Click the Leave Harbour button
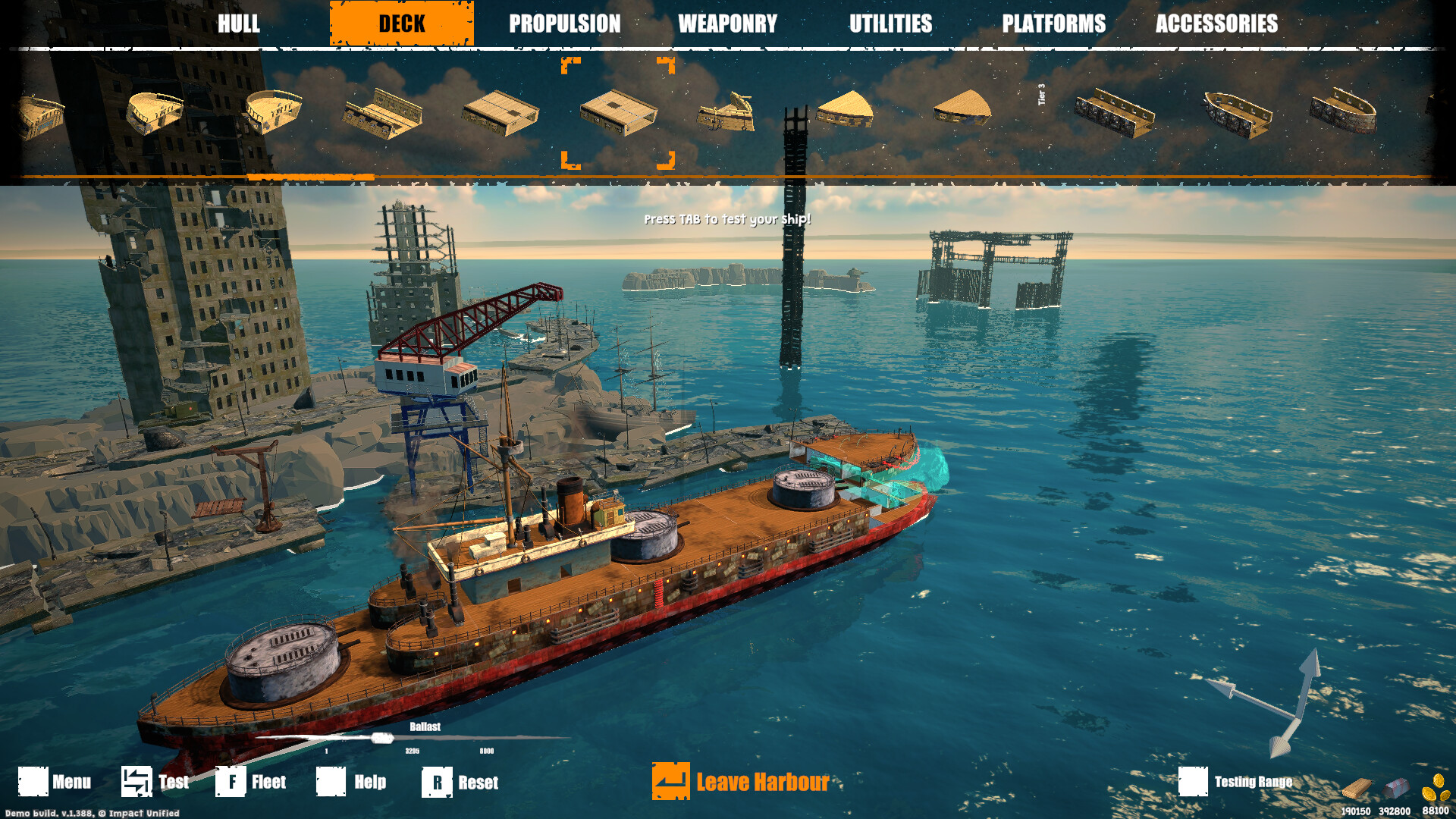1456x819 pixels. 742,782
